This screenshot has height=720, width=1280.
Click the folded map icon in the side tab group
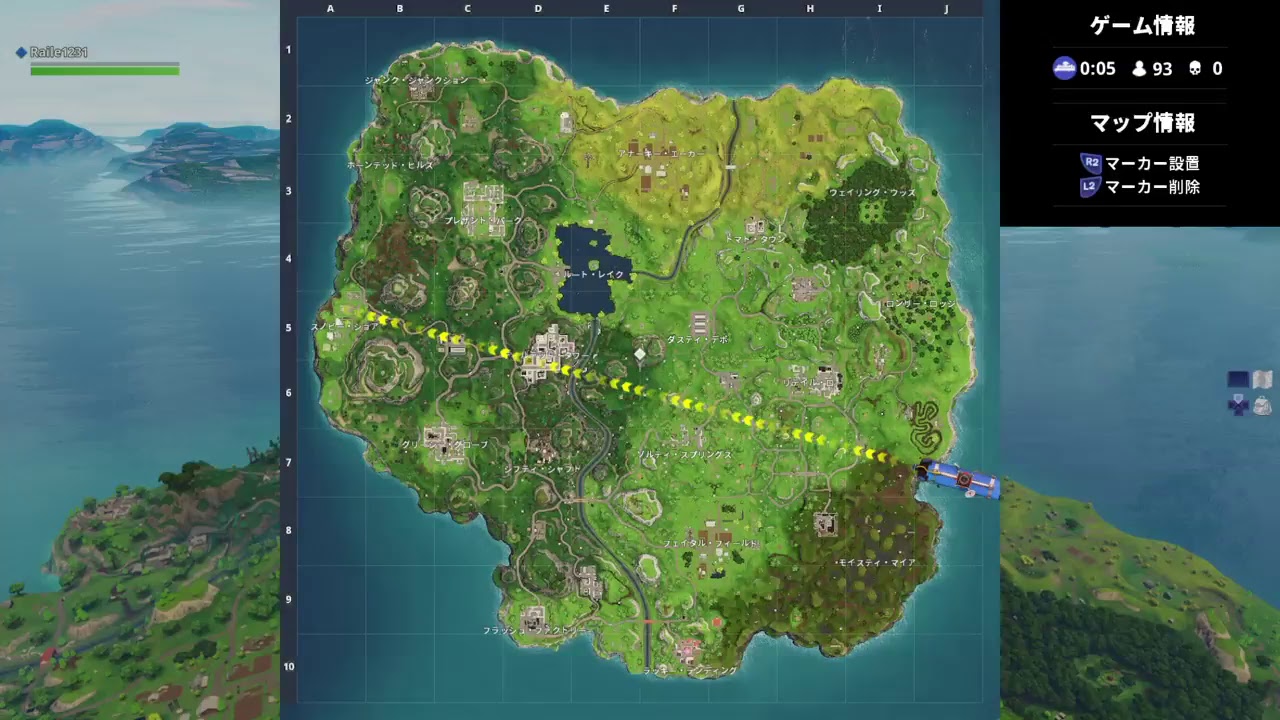point(1262,379)
